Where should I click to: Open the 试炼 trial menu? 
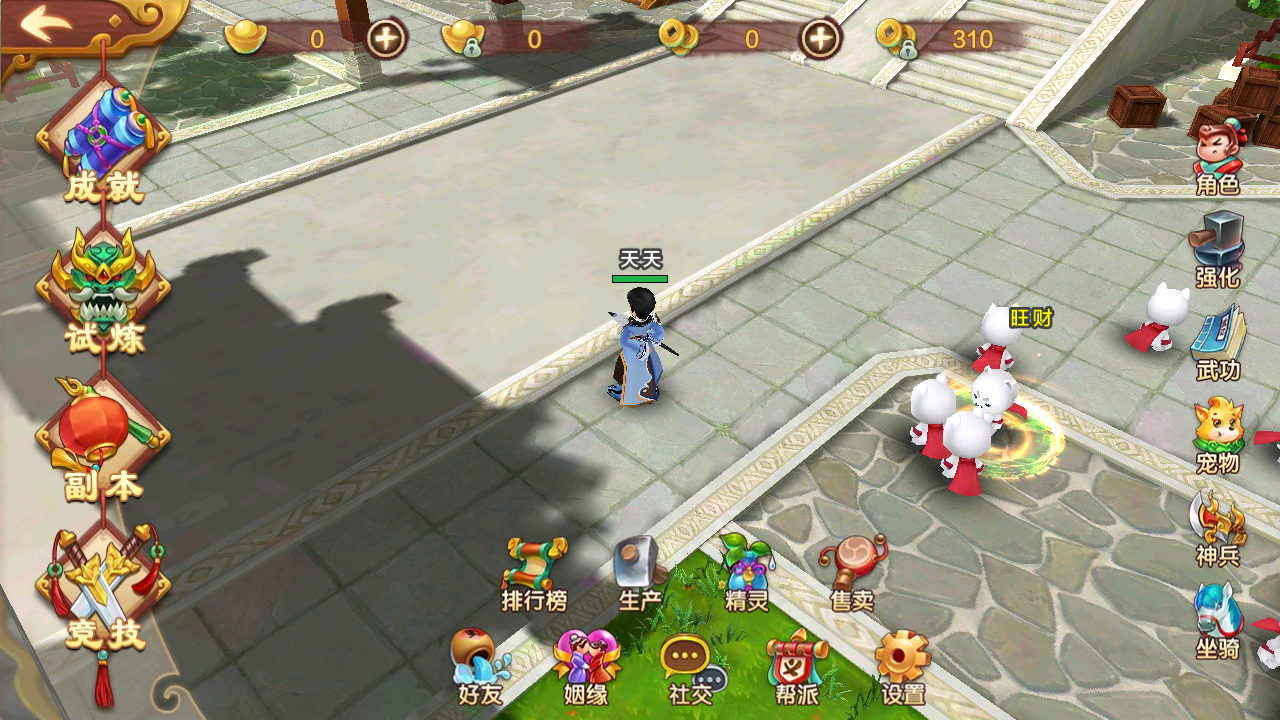pos(103,292)
